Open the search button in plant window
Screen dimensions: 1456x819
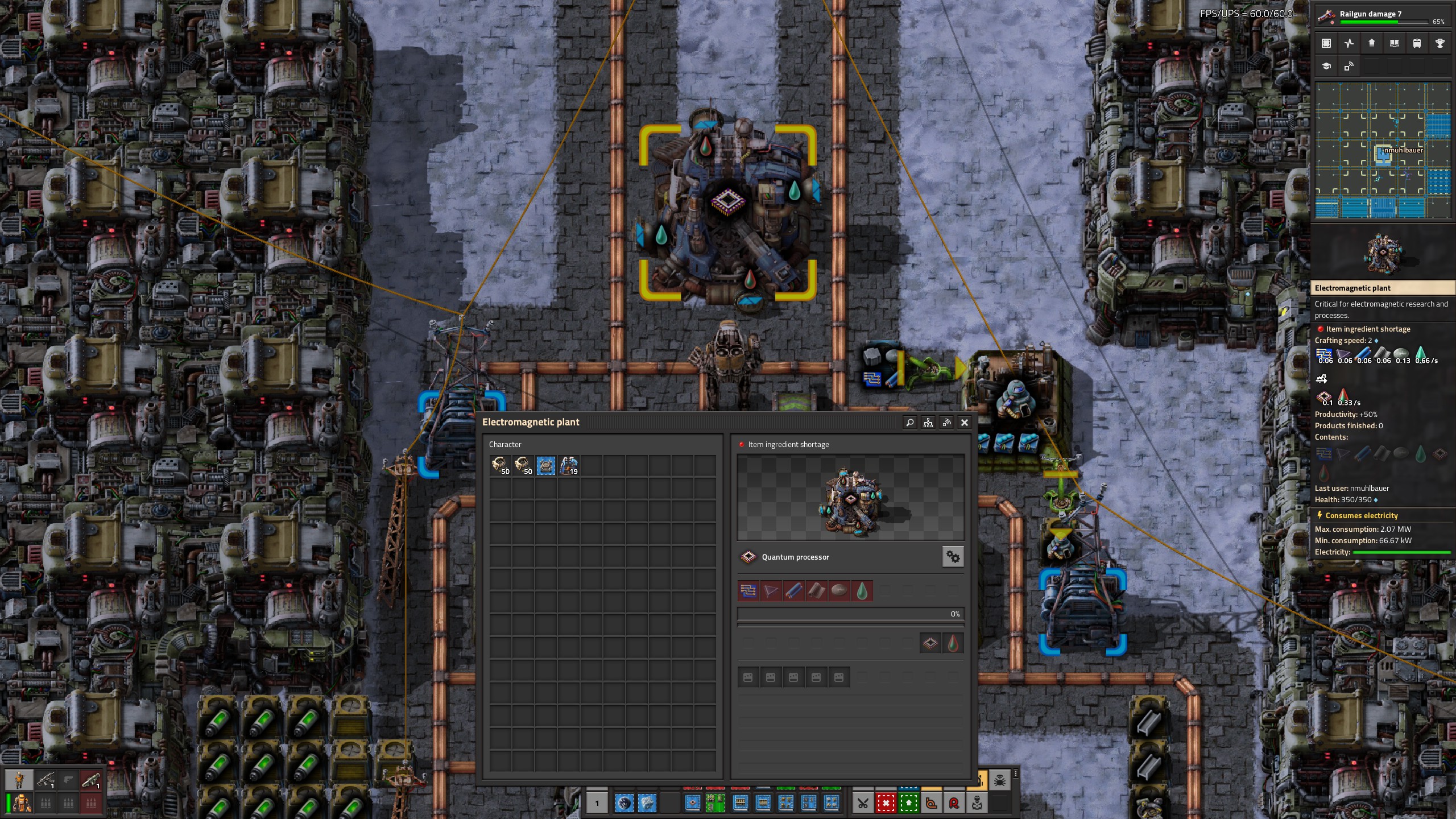(909, 423)
